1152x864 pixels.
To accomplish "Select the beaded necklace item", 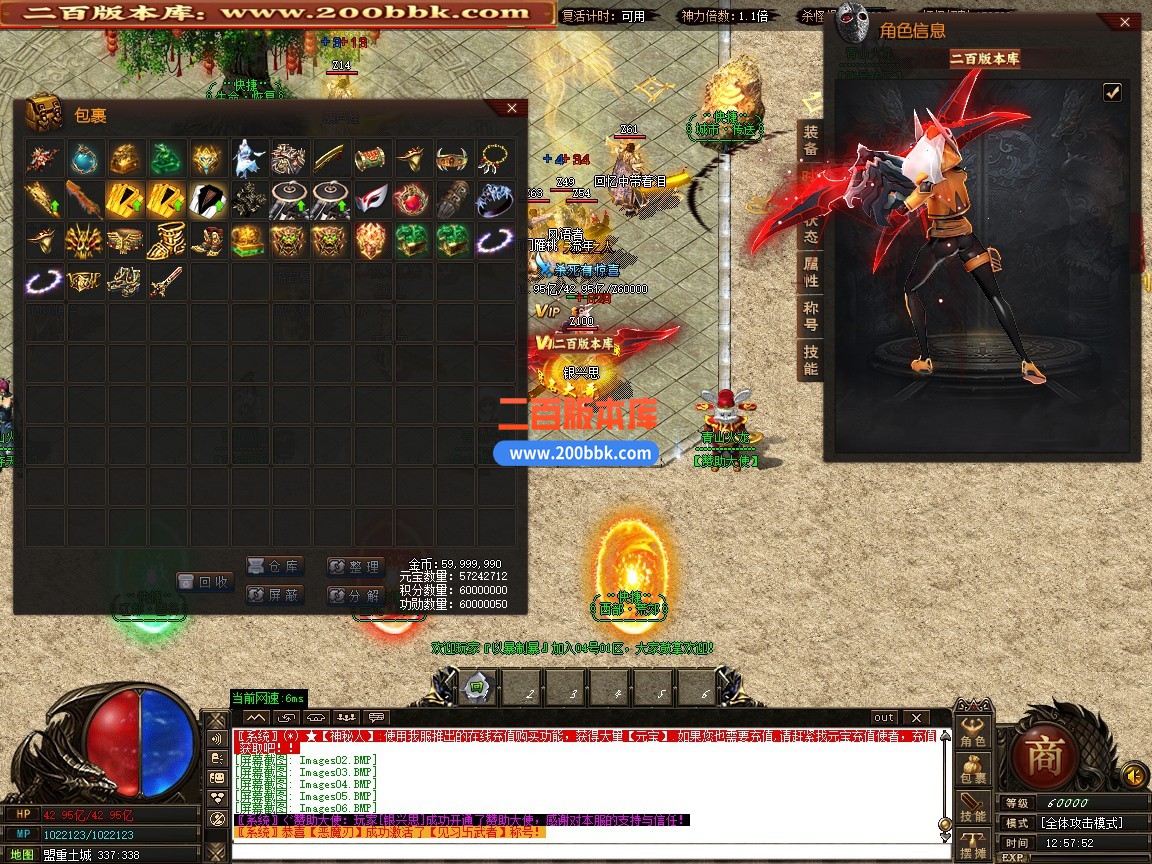I will point(494,158).
